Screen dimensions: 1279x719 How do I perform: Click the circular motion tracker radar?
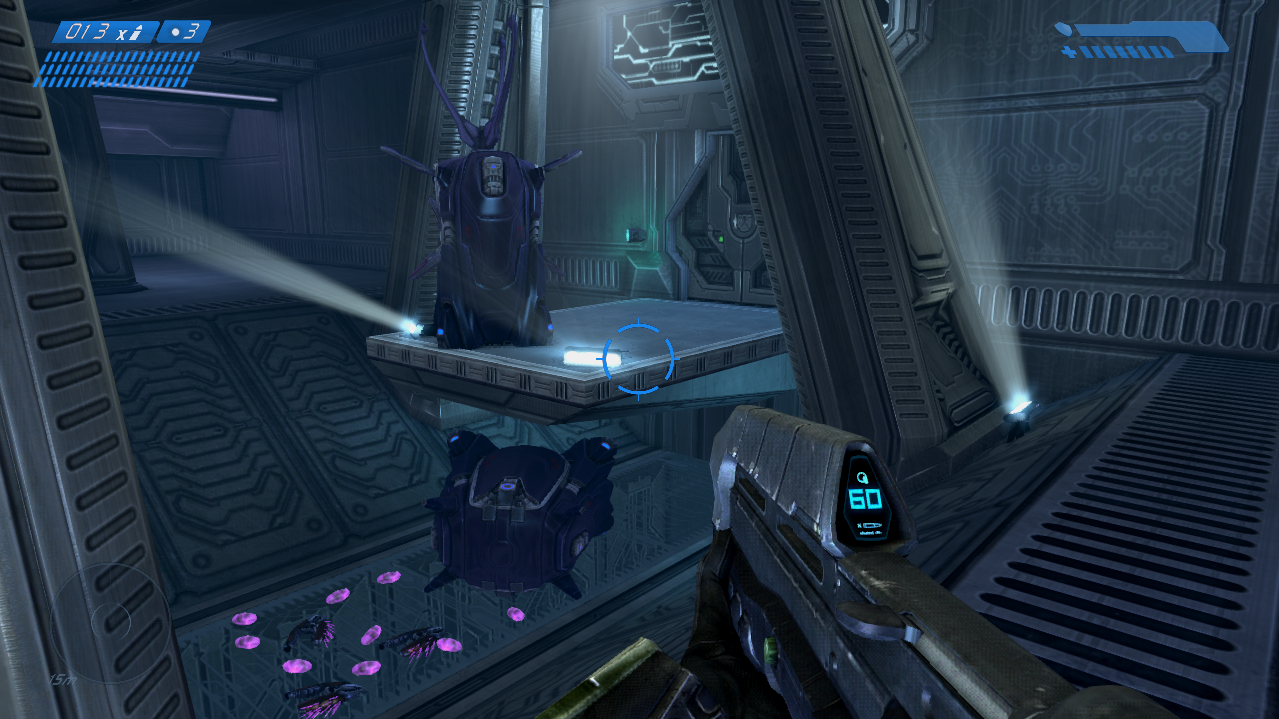[x=110, y=622]
